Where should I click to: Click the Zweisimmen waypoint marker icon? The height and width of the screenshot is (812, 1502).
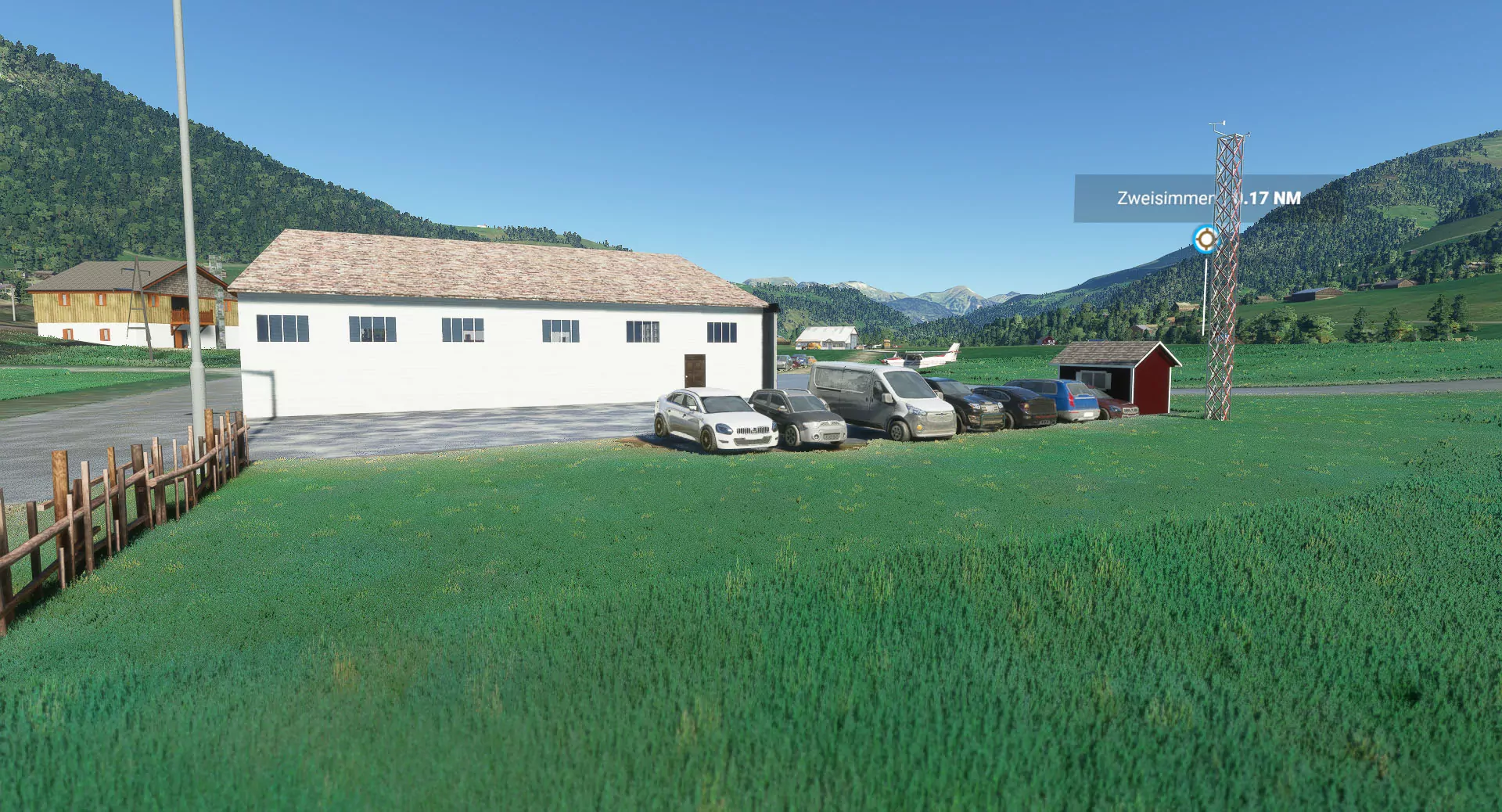coord(1206,239)
